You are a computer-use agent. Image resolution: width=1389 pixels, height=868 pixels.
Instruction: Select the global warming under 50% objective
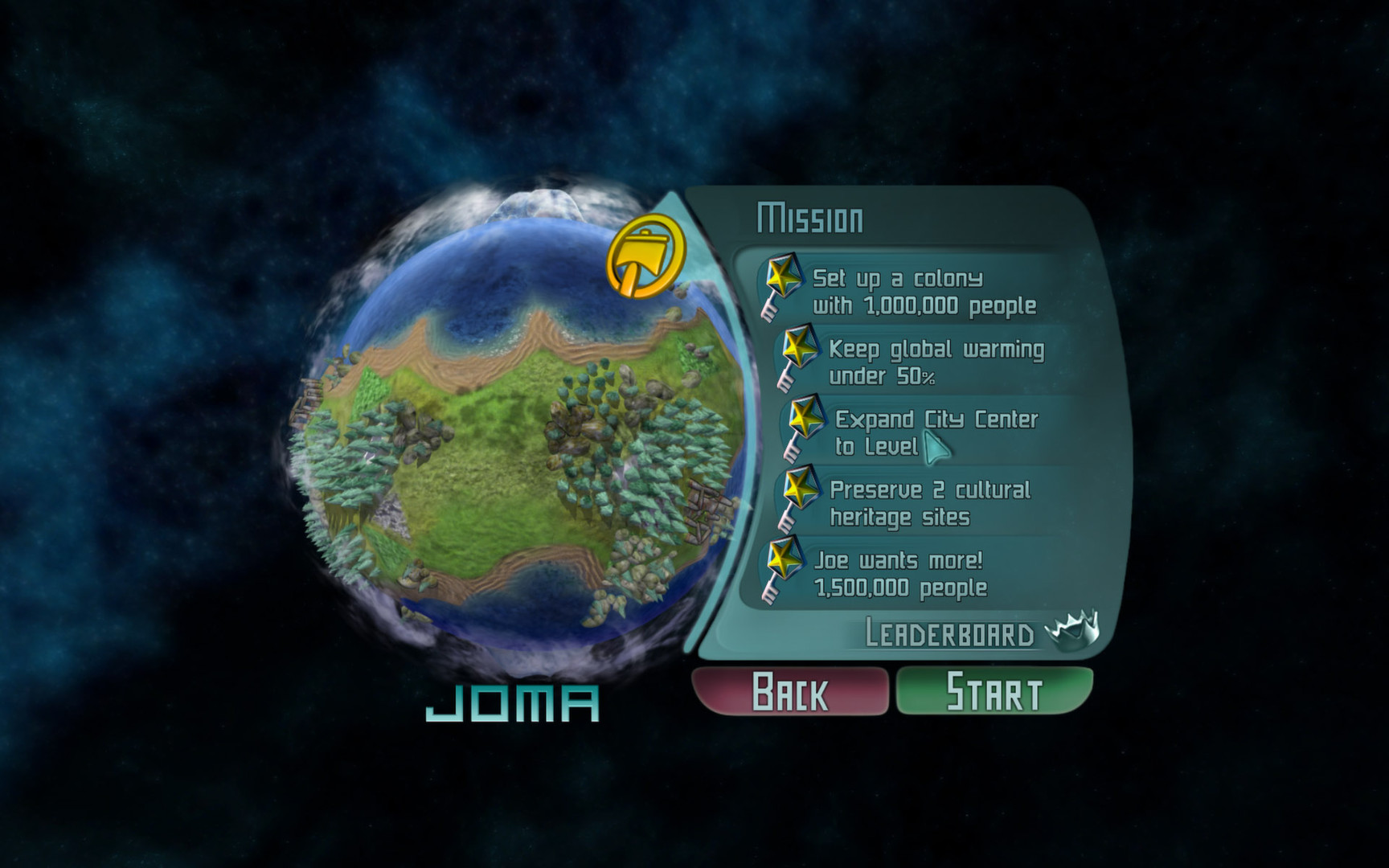(x=935, y=362)
